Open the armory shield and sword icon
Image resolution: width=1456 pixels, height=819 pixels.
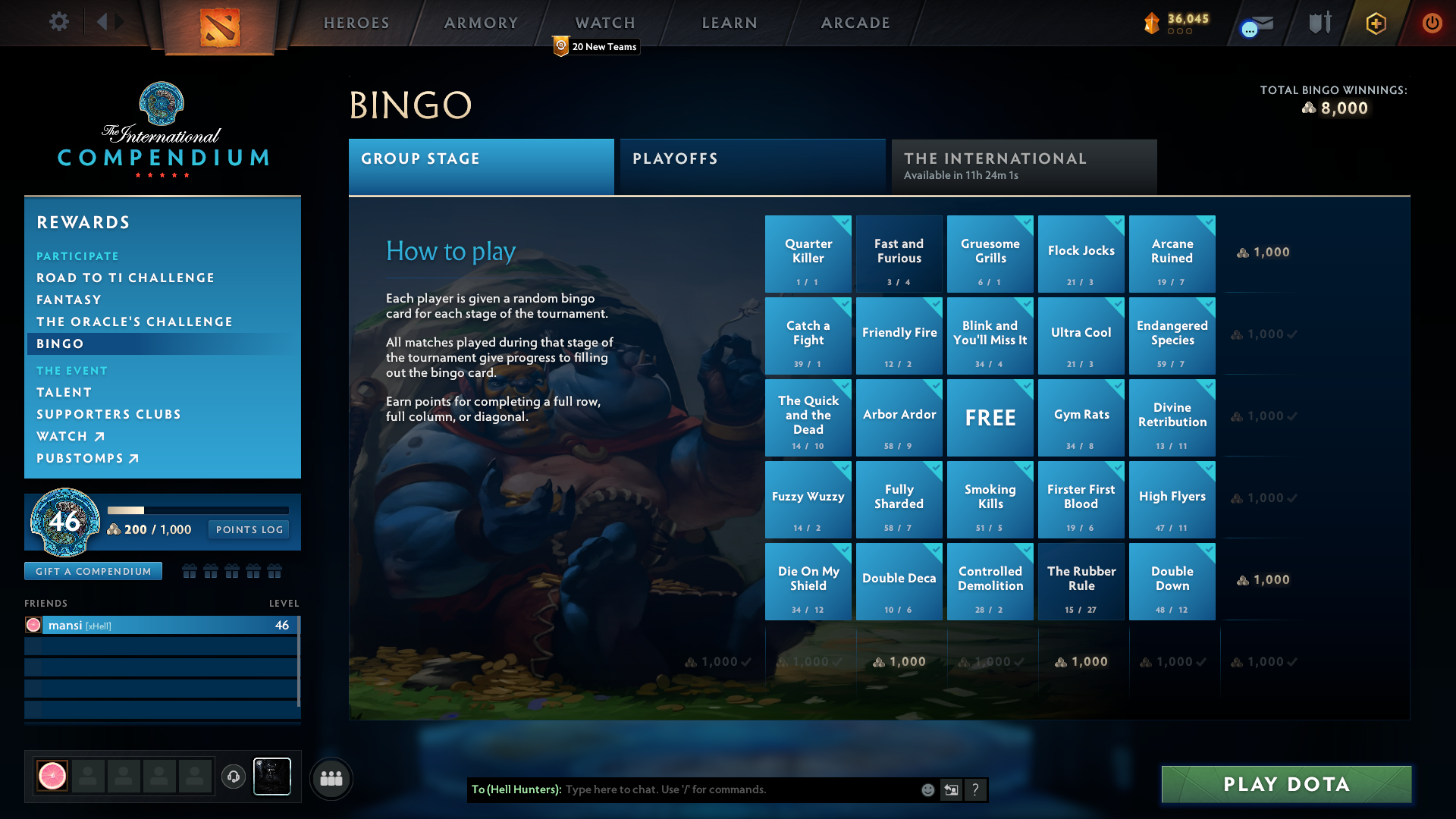coord(1319,23)
